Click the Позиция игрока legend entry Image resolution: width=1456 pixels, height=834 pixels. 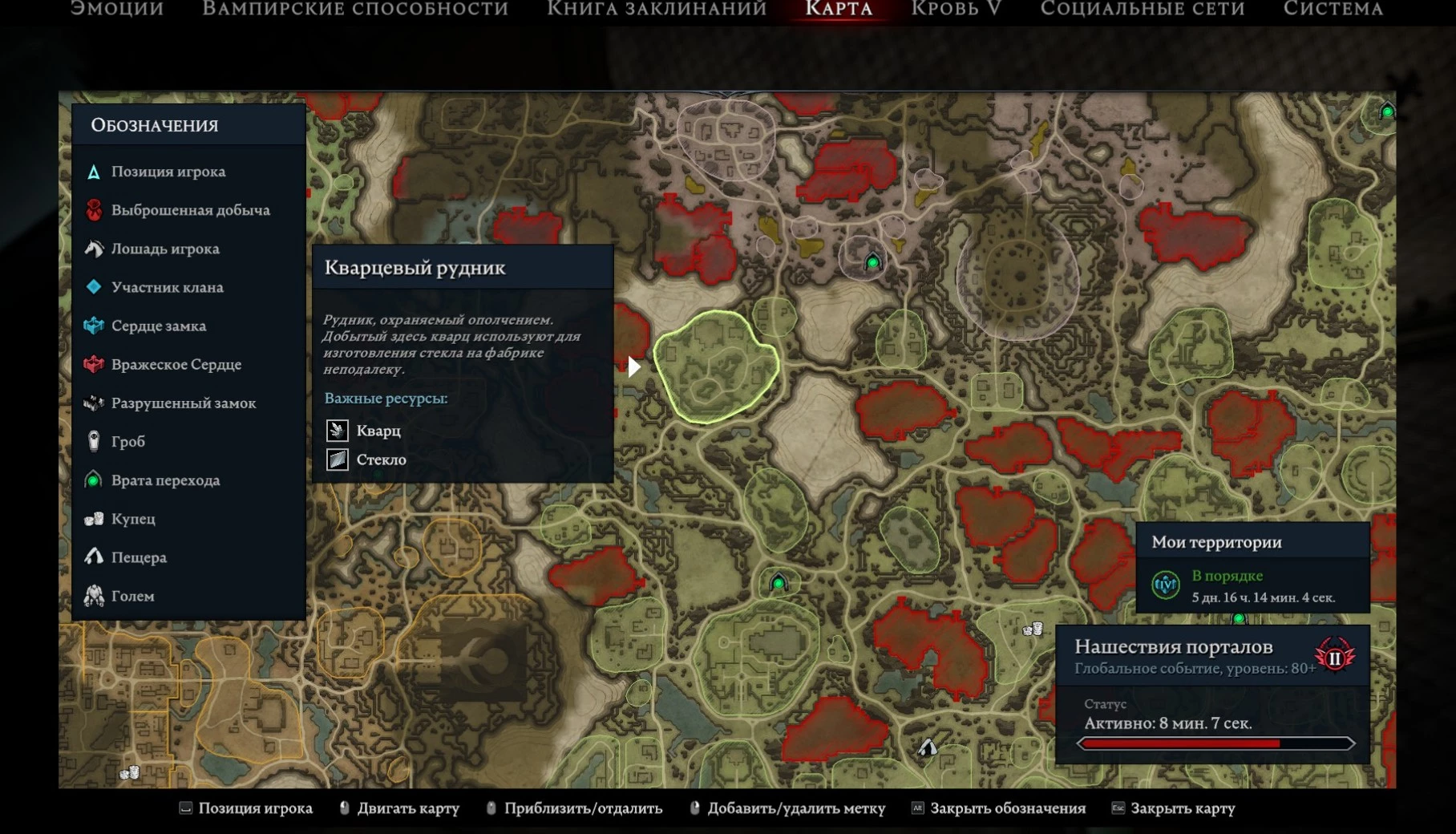pyautogui.click(x=168, y=172)
